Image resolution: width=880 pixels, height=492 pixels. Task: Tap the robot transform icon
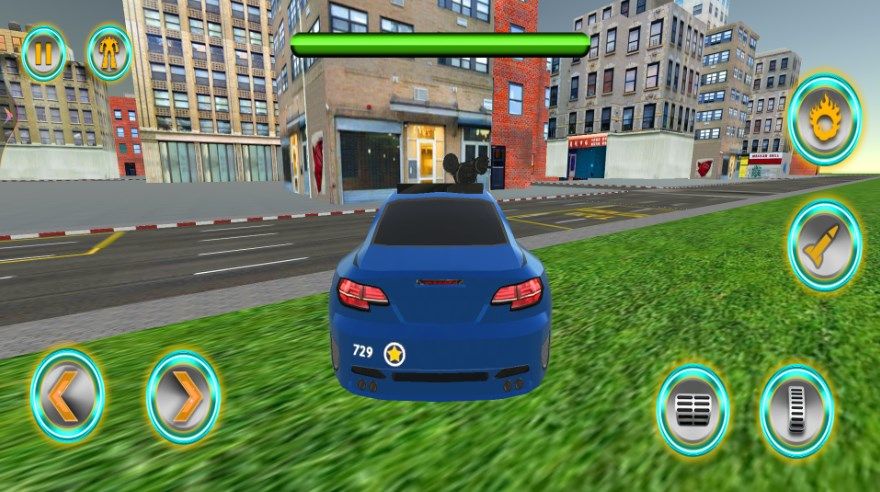click(x=109, y=53)
